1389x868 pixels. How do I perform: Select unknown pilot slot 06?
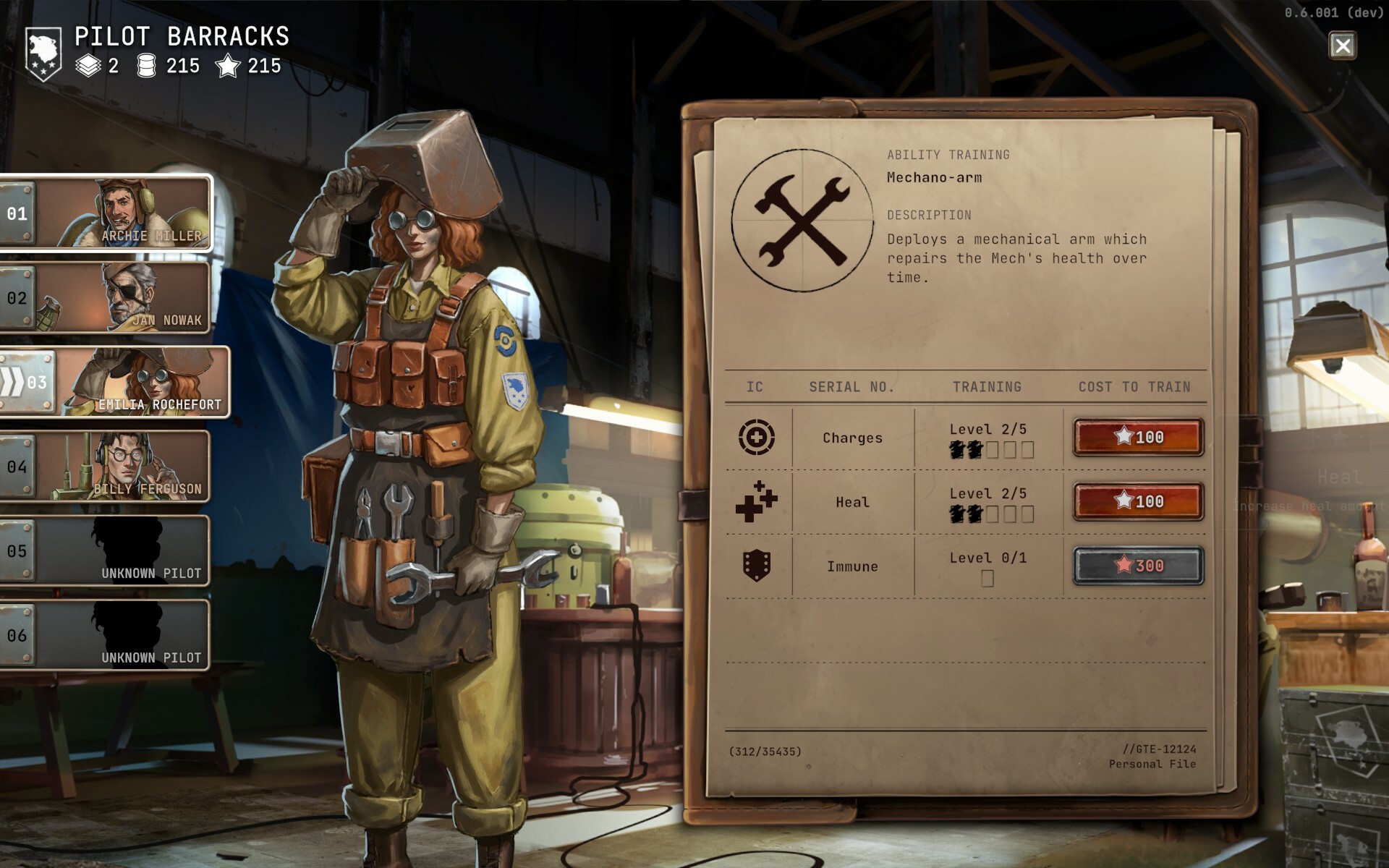(x=107, y=635)
